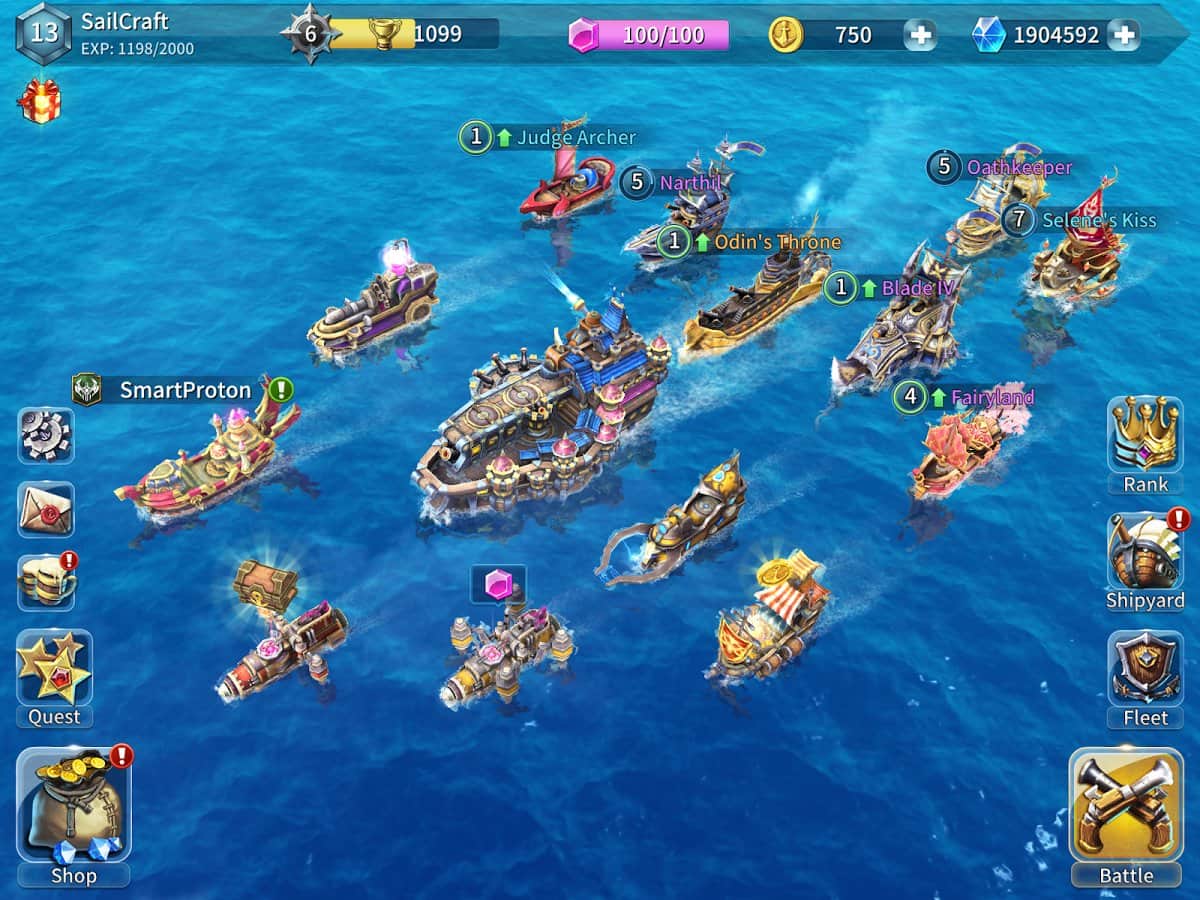Collect the floating treasure chest
This screenshot has width=1200, height=900.
click(x=265, y=583)
